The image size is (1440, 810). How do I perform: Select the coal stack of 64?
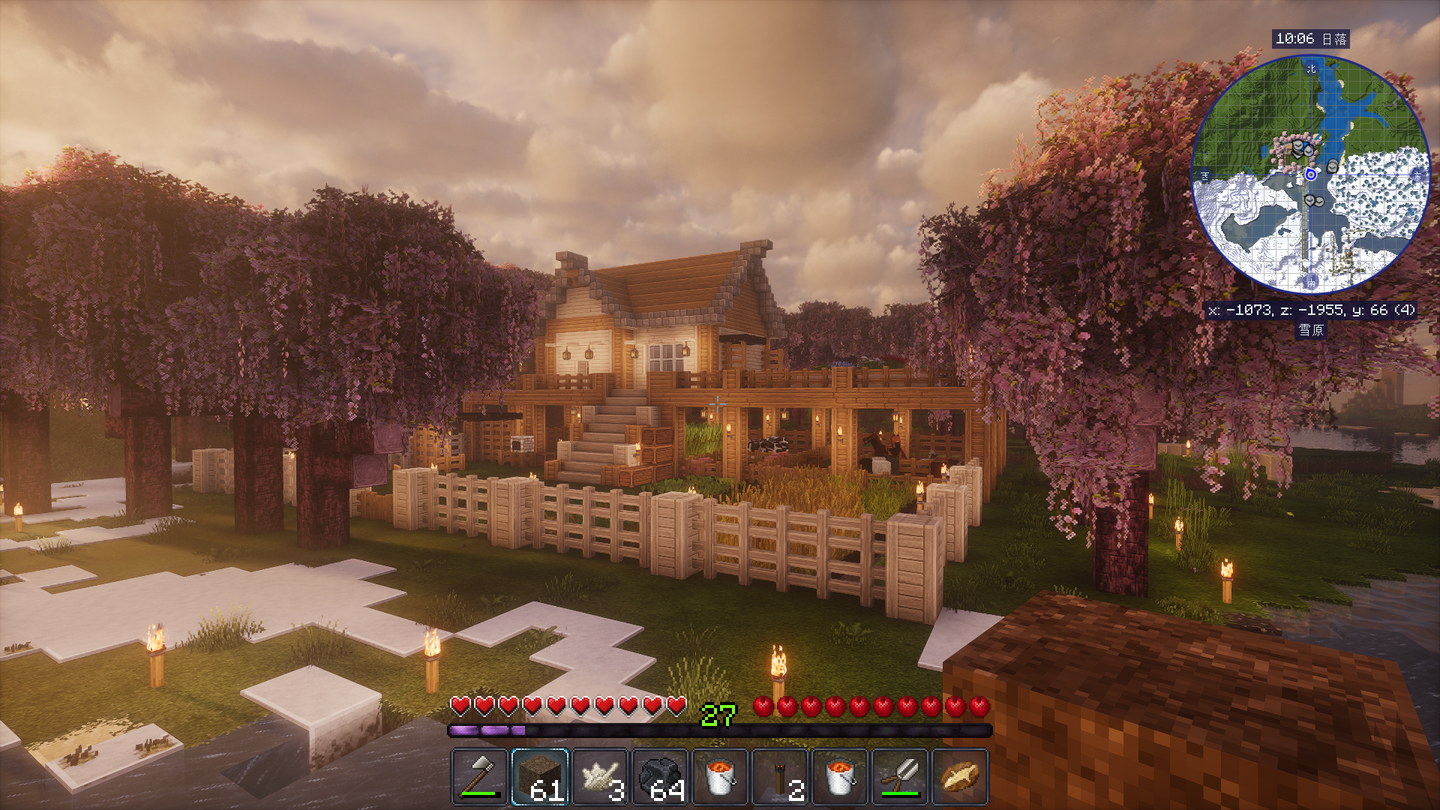(660, 776)
